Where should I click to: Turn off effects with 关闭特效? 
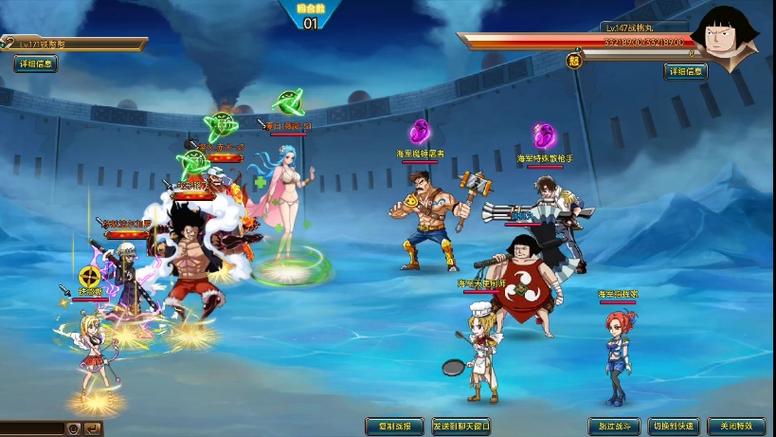coord(736,426)
